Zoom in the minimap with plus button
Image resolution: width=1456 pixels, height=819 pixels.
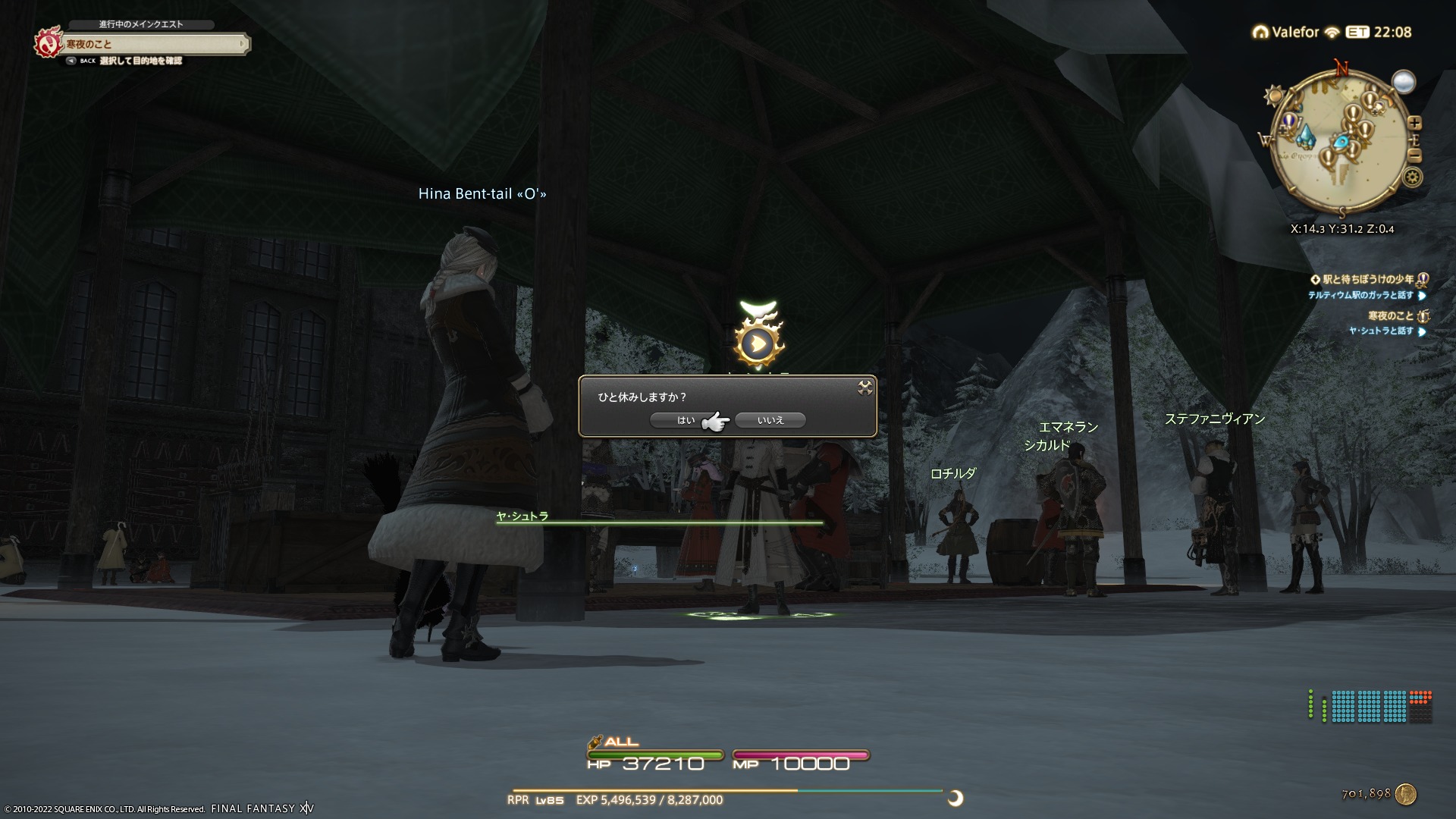(1414, 123)
